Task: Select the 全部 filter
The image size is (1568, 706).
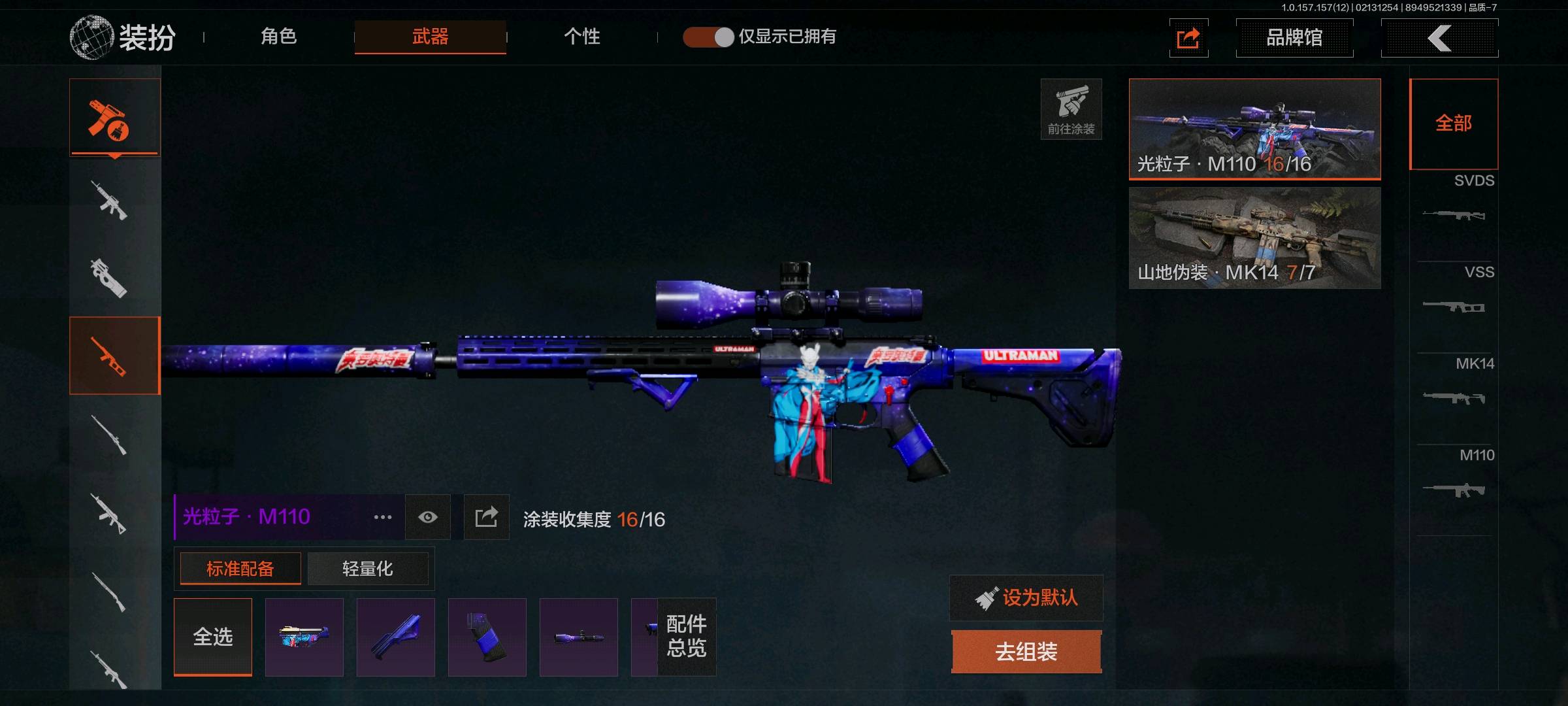Action: pos(1454,124)
